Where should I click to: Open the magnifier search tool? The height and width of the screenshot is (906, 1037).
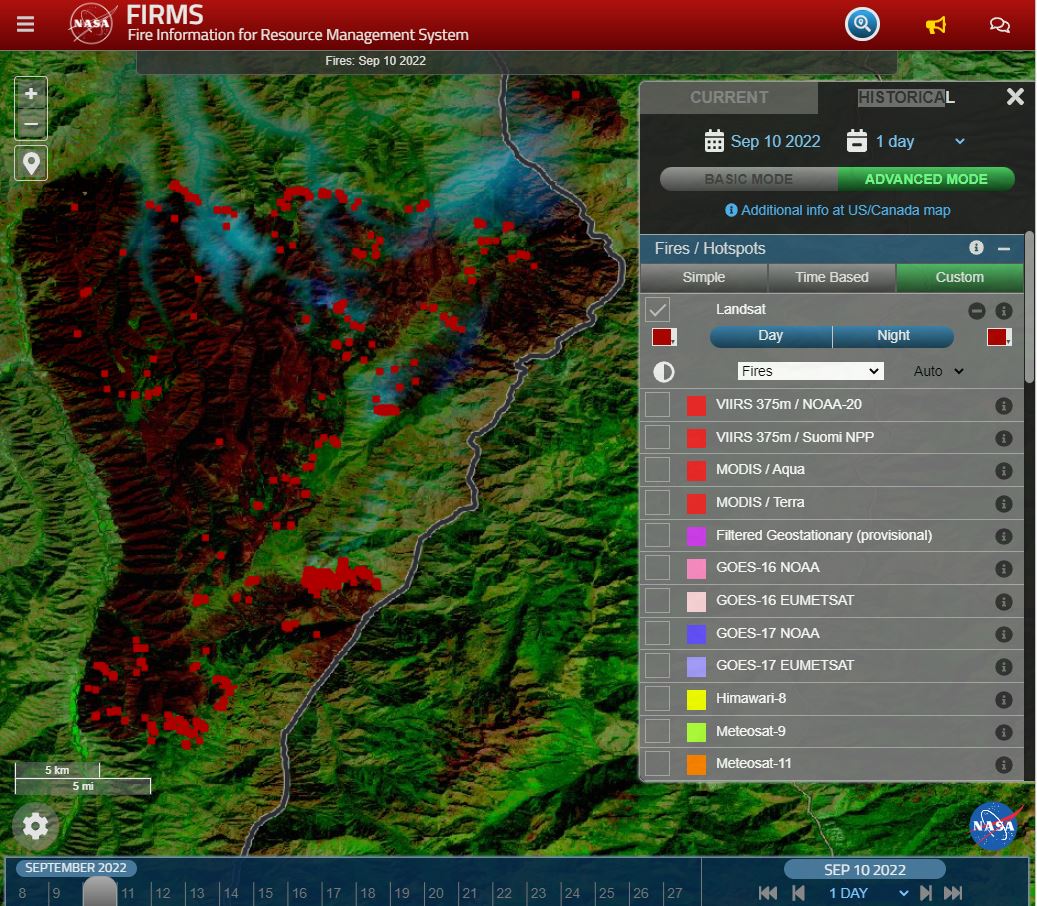tap(862, 24)
